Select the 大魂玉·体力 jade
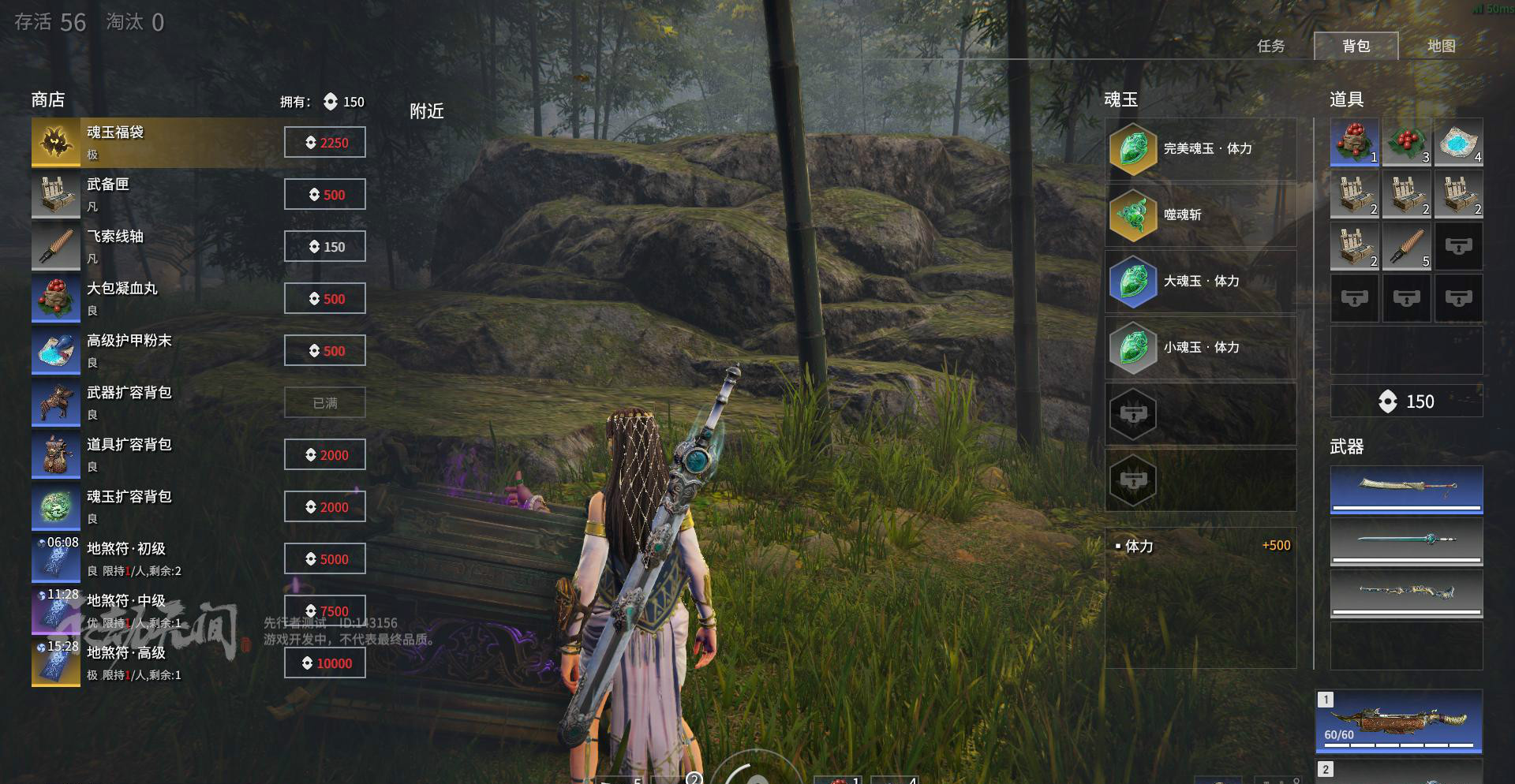 tap(1201, 282)
